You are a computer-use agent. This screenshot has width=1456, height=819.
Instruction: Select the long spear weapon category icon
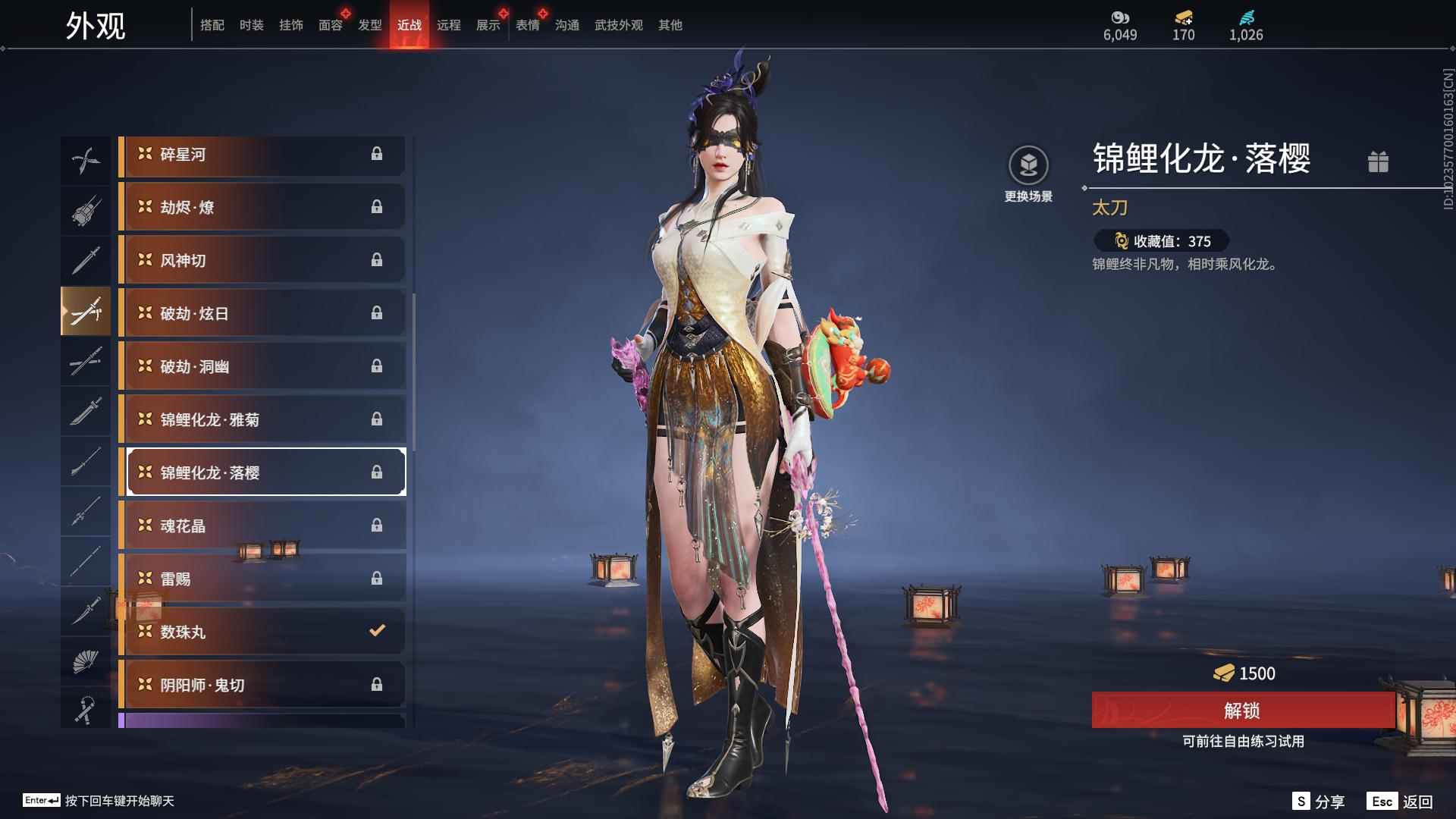click(x=86, y=512)
